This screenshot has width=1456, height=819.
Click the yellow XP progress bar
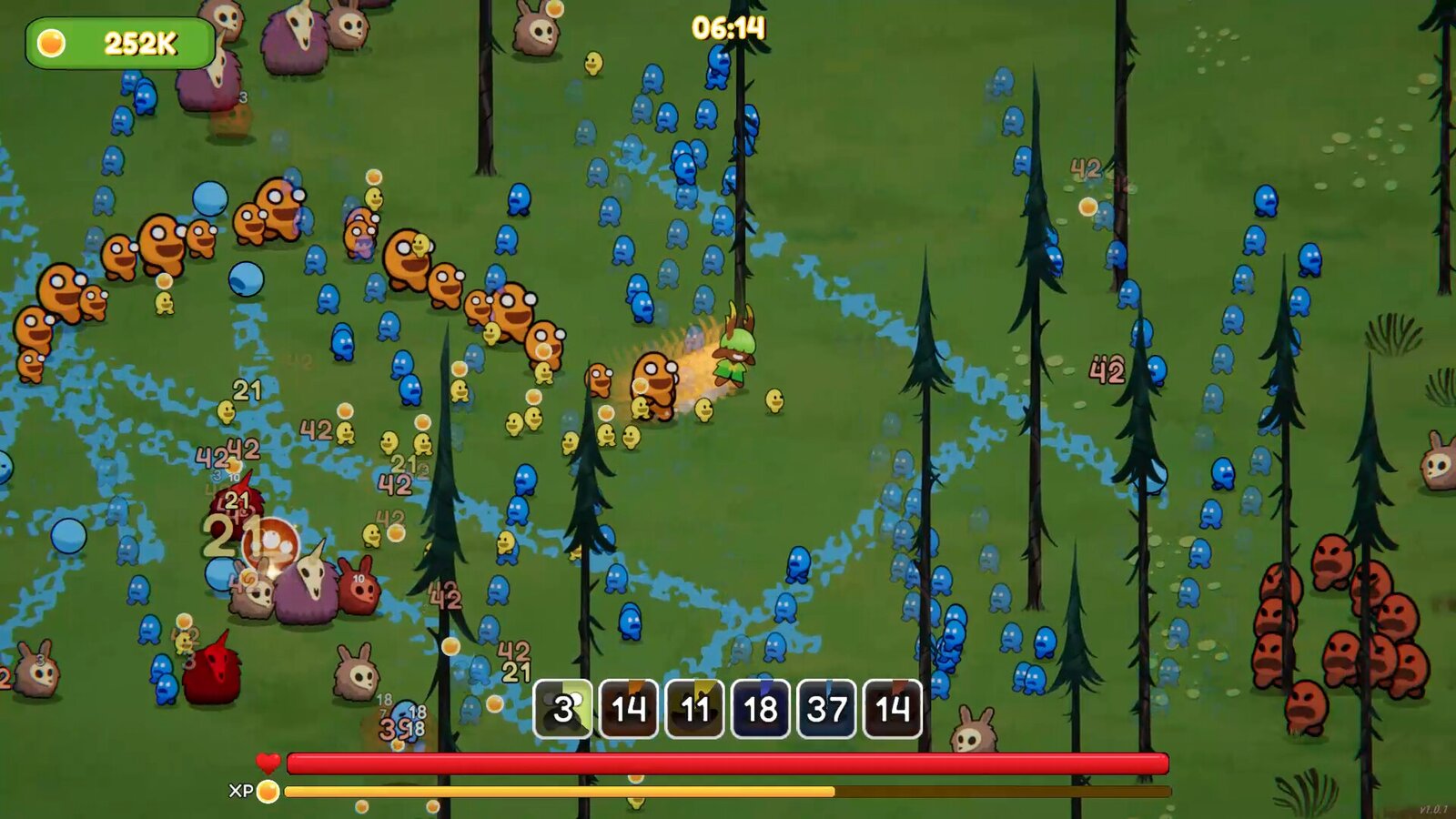click(x=637, y=792)
